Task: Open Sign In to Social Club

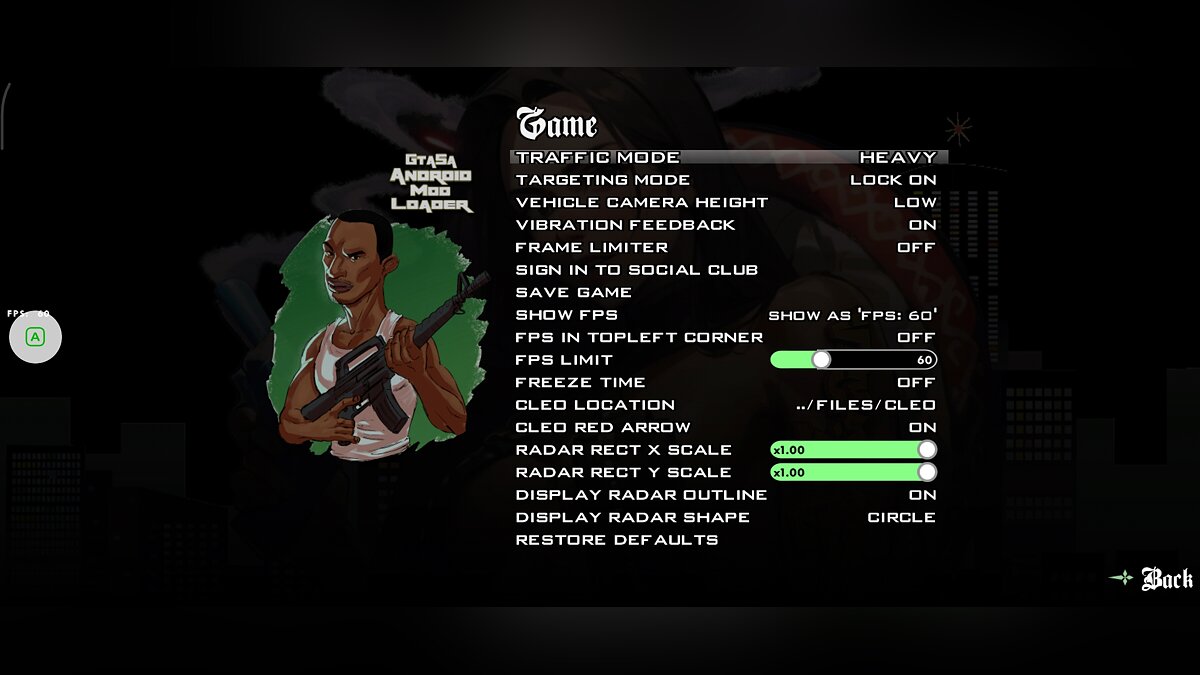Action: pos(637,270)
